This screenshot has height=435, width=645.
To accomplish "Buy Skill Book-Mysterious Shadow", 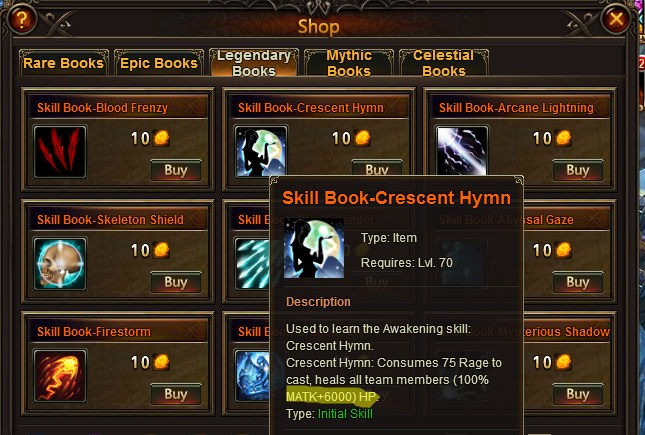I will [578, 394].
